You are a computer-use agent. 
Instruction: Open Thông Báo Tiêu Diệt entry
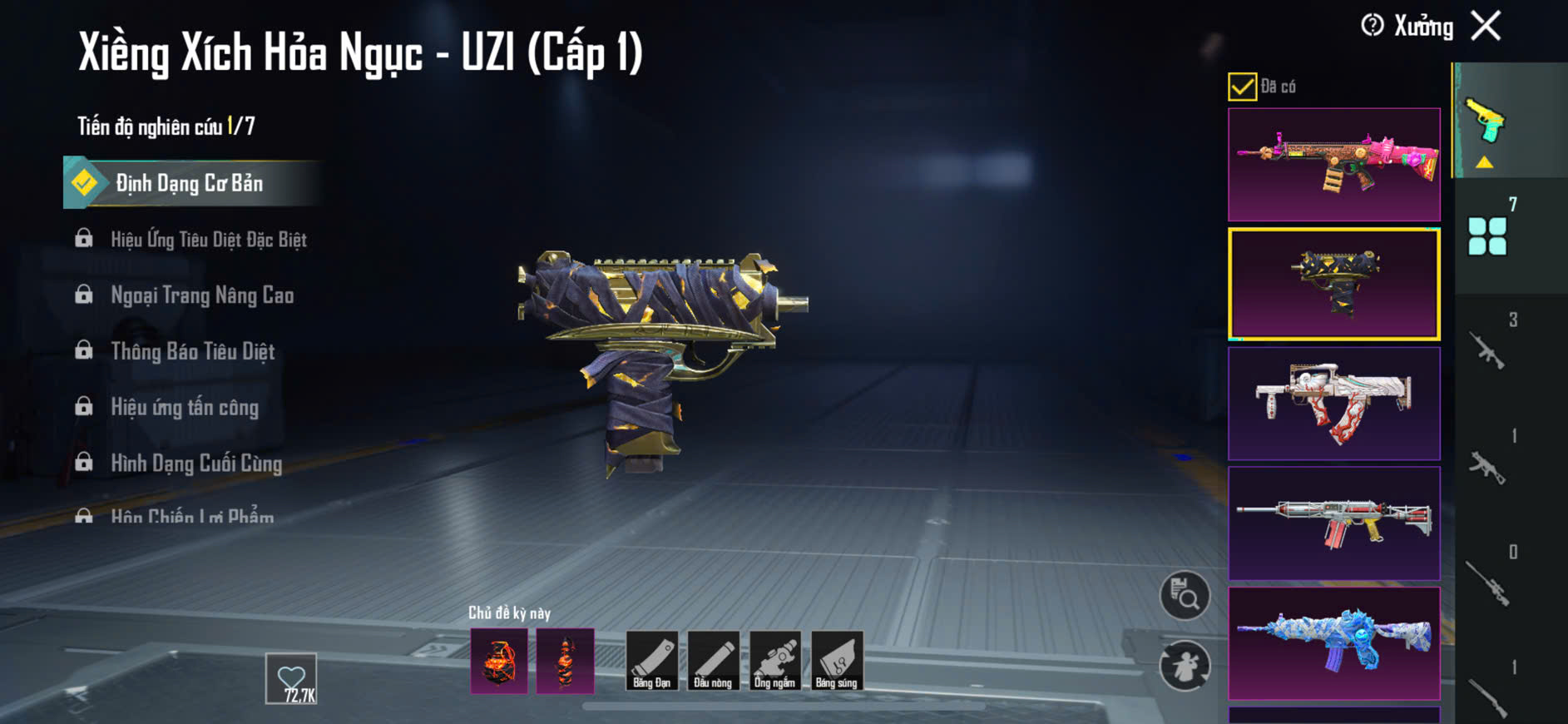pyautogui.click(x=192, y=351)
